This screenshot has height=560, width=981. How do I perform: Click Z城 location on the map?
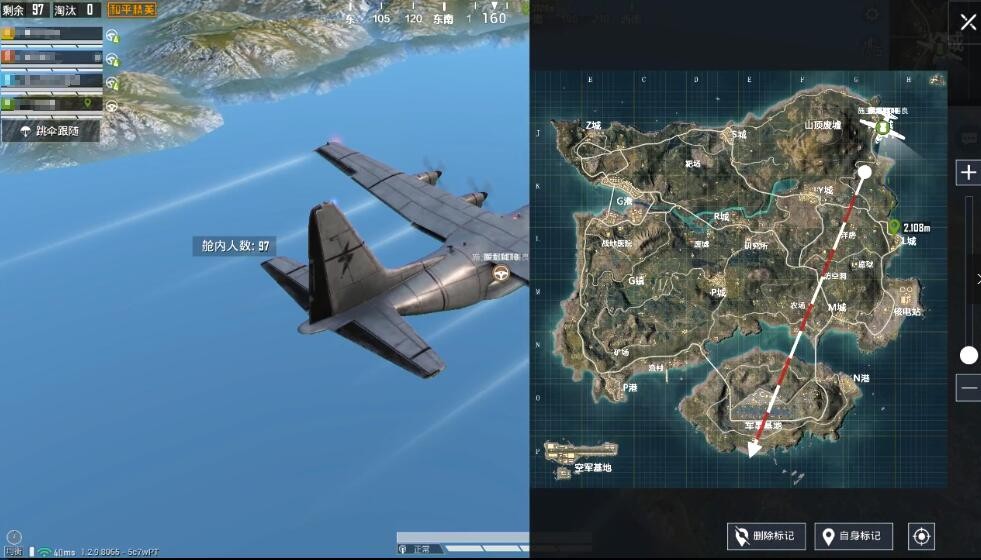tap(594, 126)
